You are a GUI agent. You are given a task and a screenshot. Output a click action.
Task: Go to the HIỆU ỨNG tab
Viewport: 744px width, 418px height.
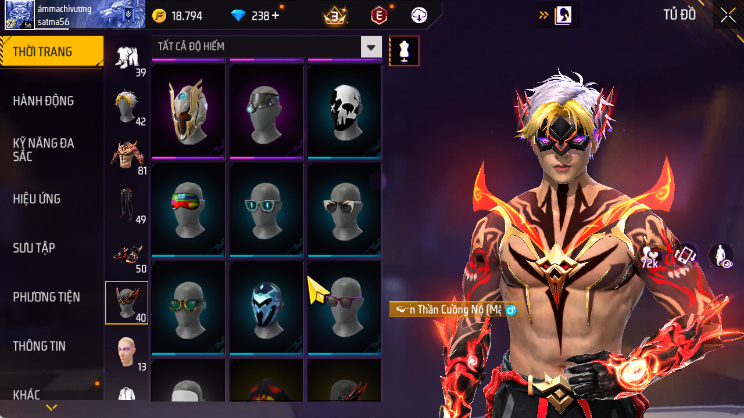tap(38, 199)
